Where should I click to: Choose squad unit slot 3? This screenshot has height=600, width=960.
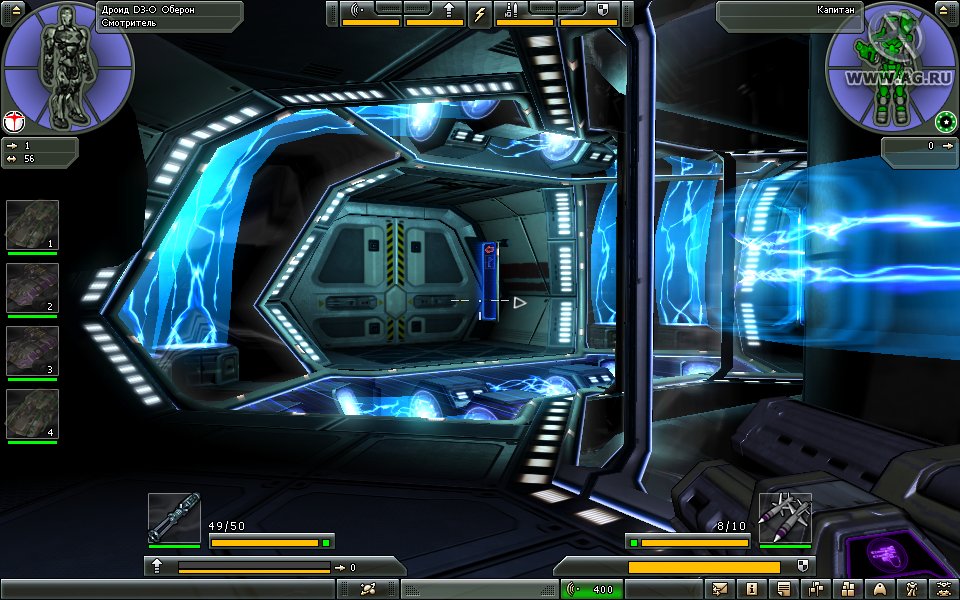(x=33, y=352)
